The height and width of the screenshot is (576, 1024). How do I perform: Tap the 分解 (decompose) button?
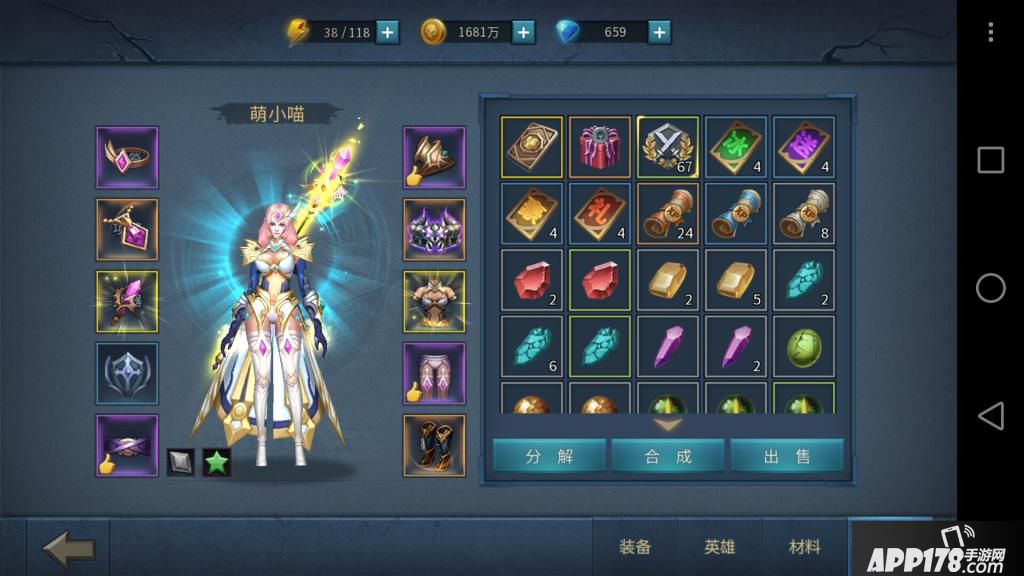(549, 456)
